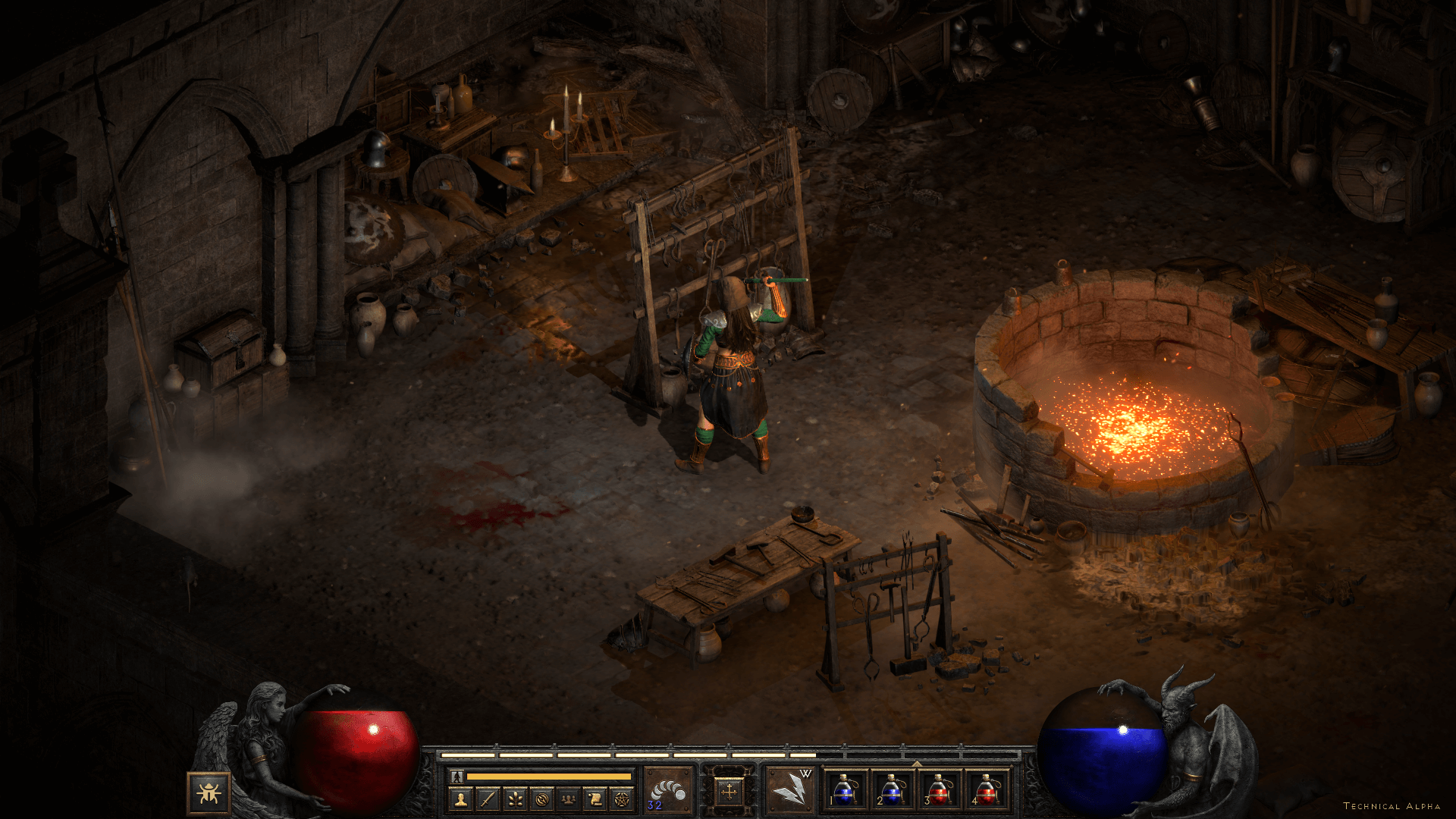The height and width of the screenshot is (819, 1456).
Task: Use the red healing potion in belt slot 4
Action: [986, 790]
